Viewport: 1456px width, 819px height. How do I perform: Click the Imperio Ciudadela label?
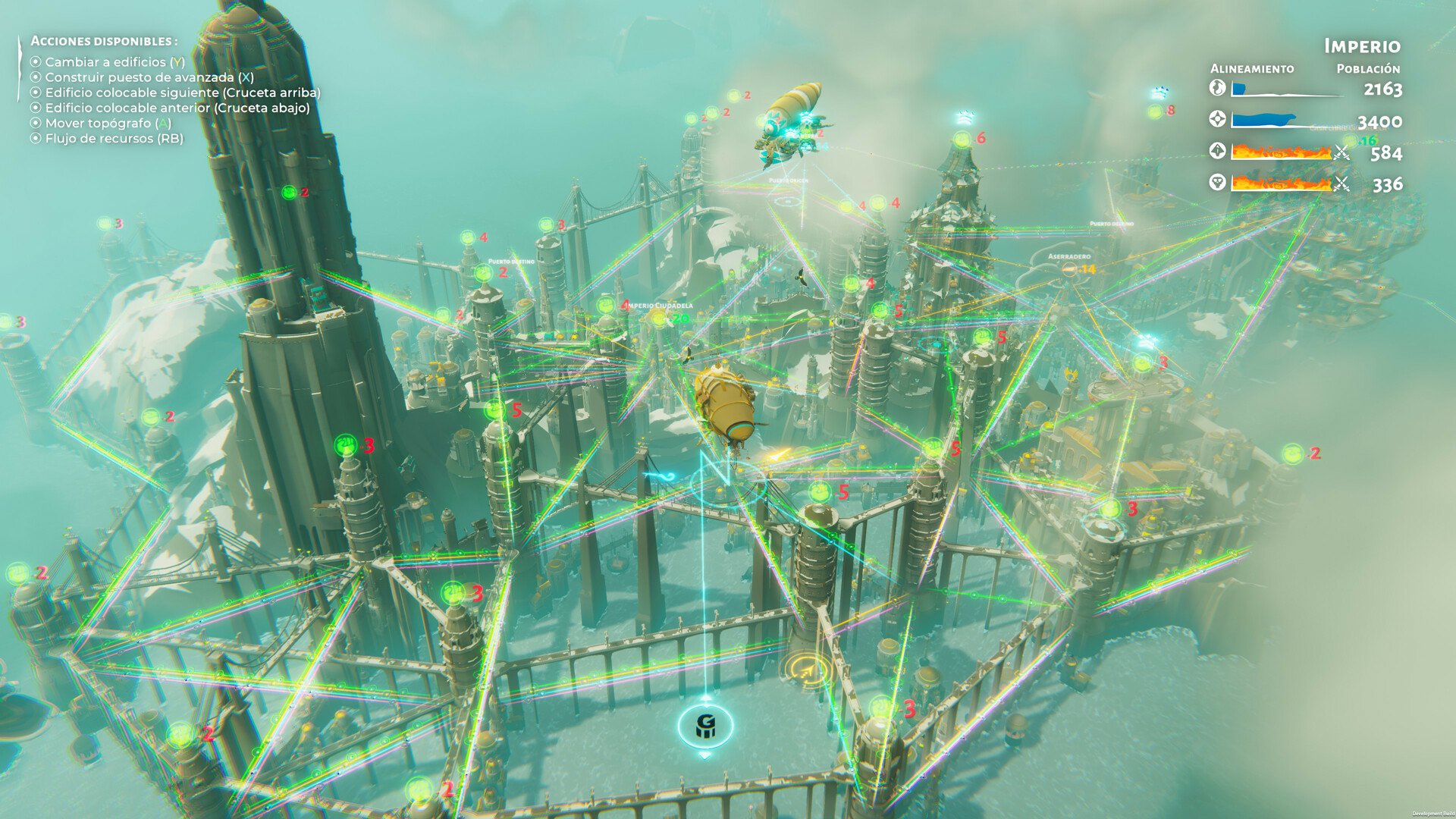click(x=657, y=306)
